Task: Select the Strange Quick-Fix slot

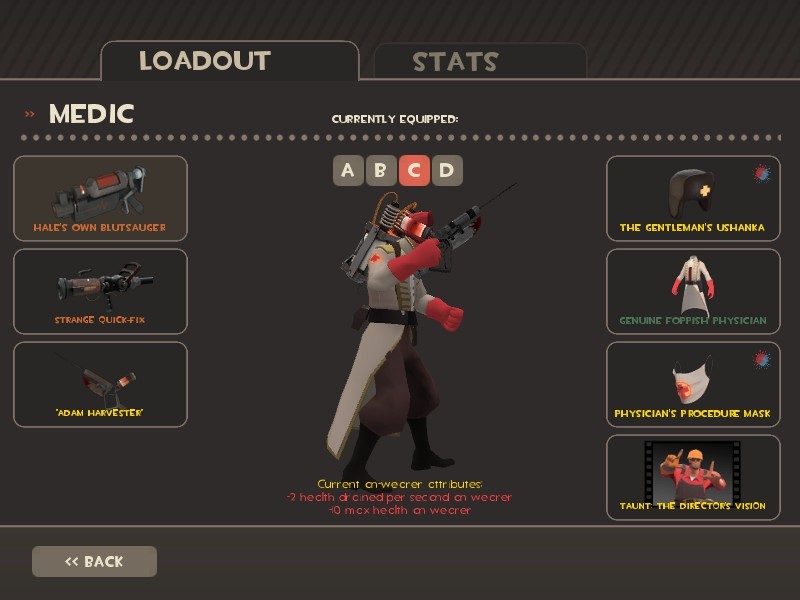Action: pyautogui.click(x=100, y=291)
